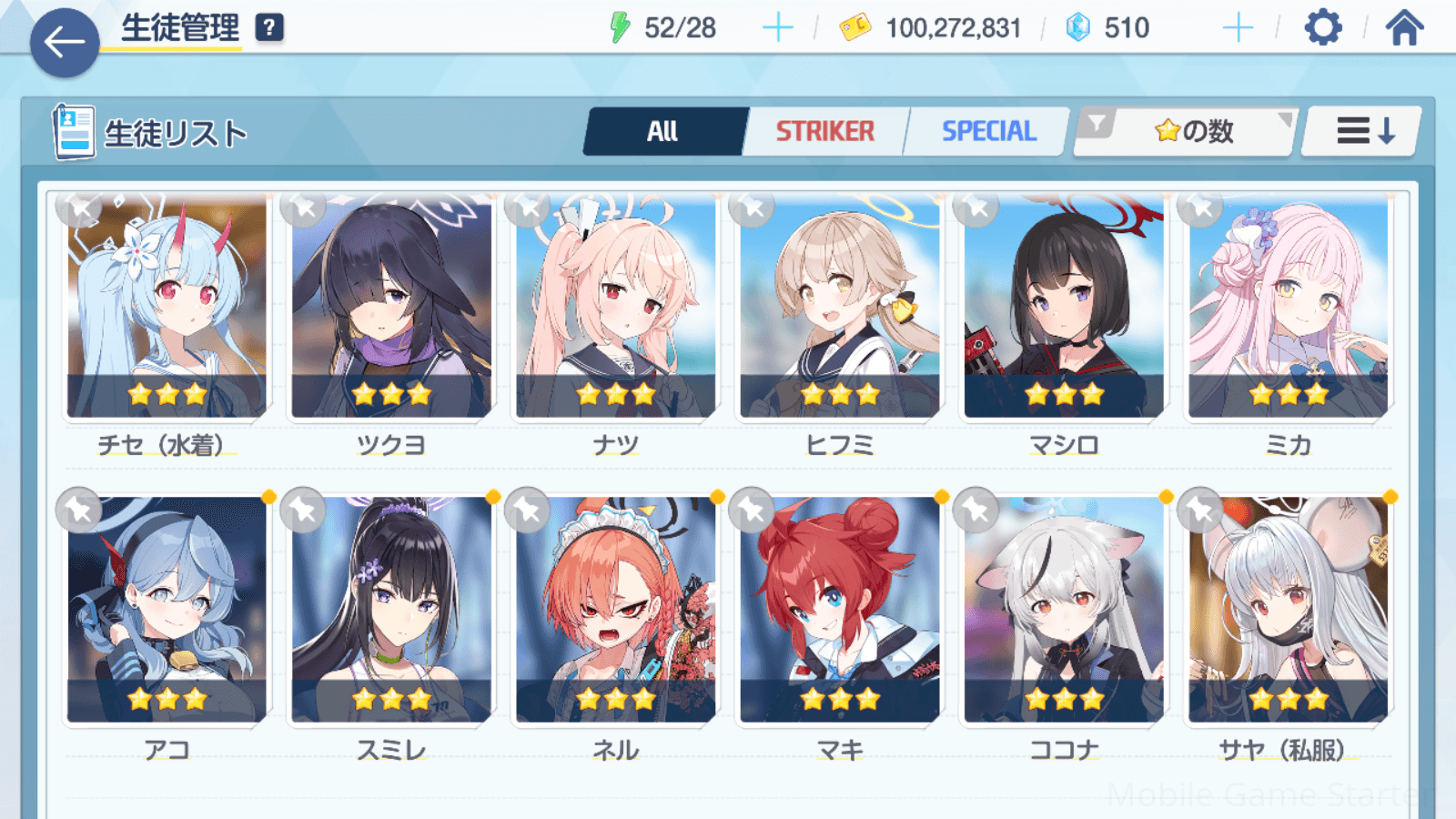The width and height of the screenshot is (1456, 819).
Task: Go back with the arrow button
Action: [64, 42]
